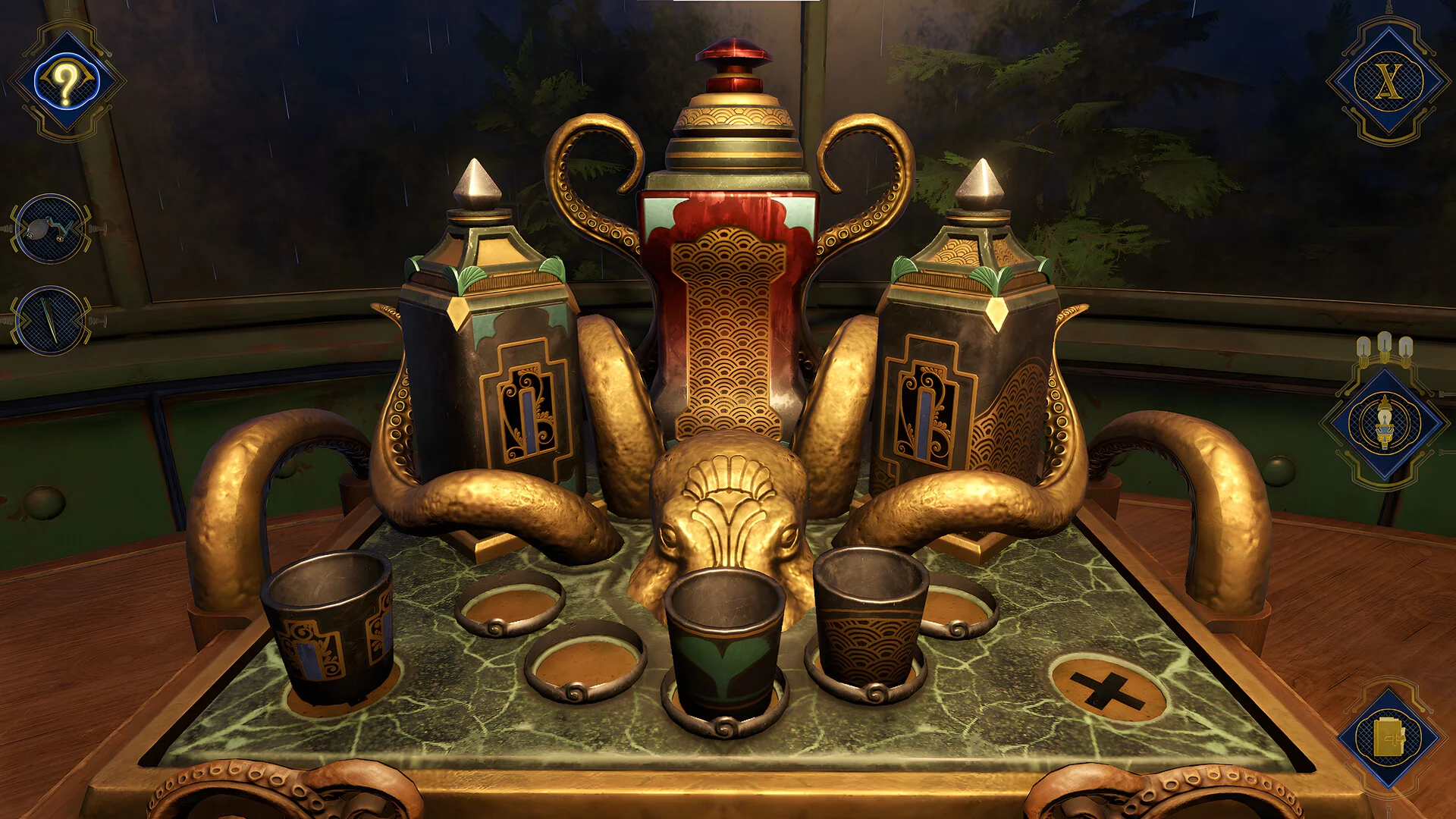The width and height of the screenshot is (1456, 819).
Task: Close the puzzle view with the X
Action: point(1388,82)
